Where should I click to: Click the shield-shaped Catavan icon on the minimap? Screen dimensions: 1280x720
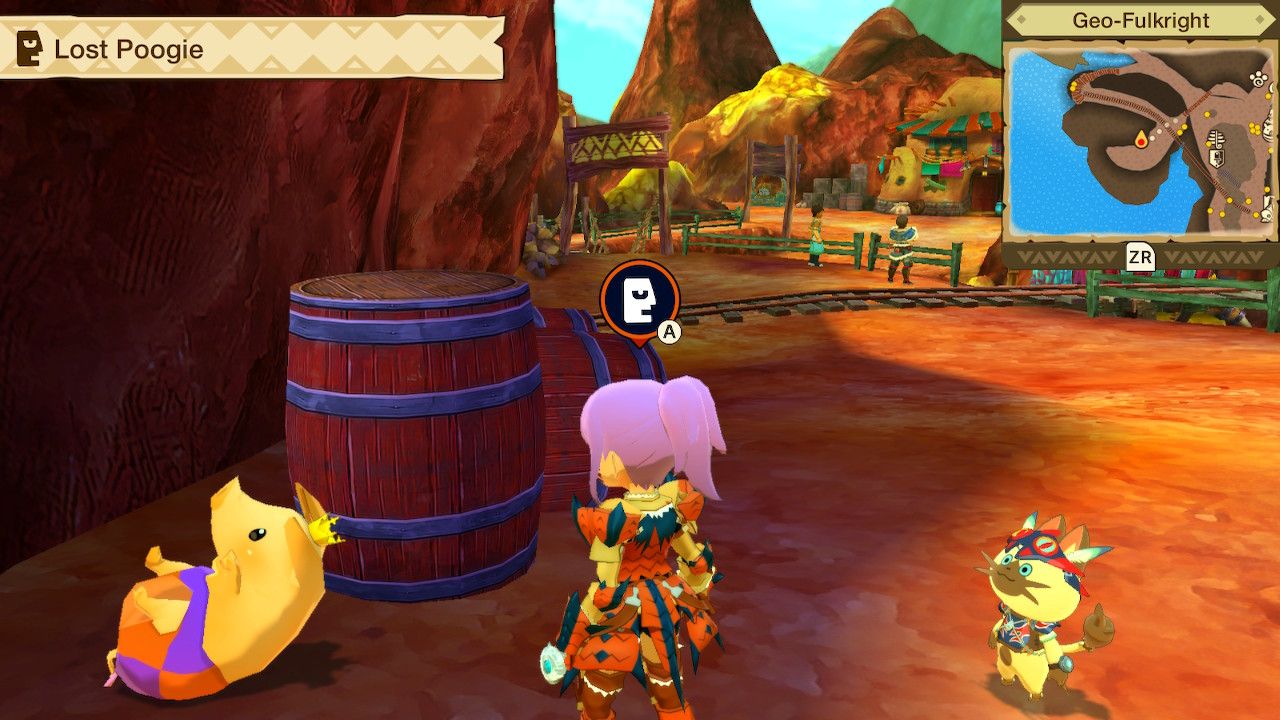click(x=1215, y=156)
